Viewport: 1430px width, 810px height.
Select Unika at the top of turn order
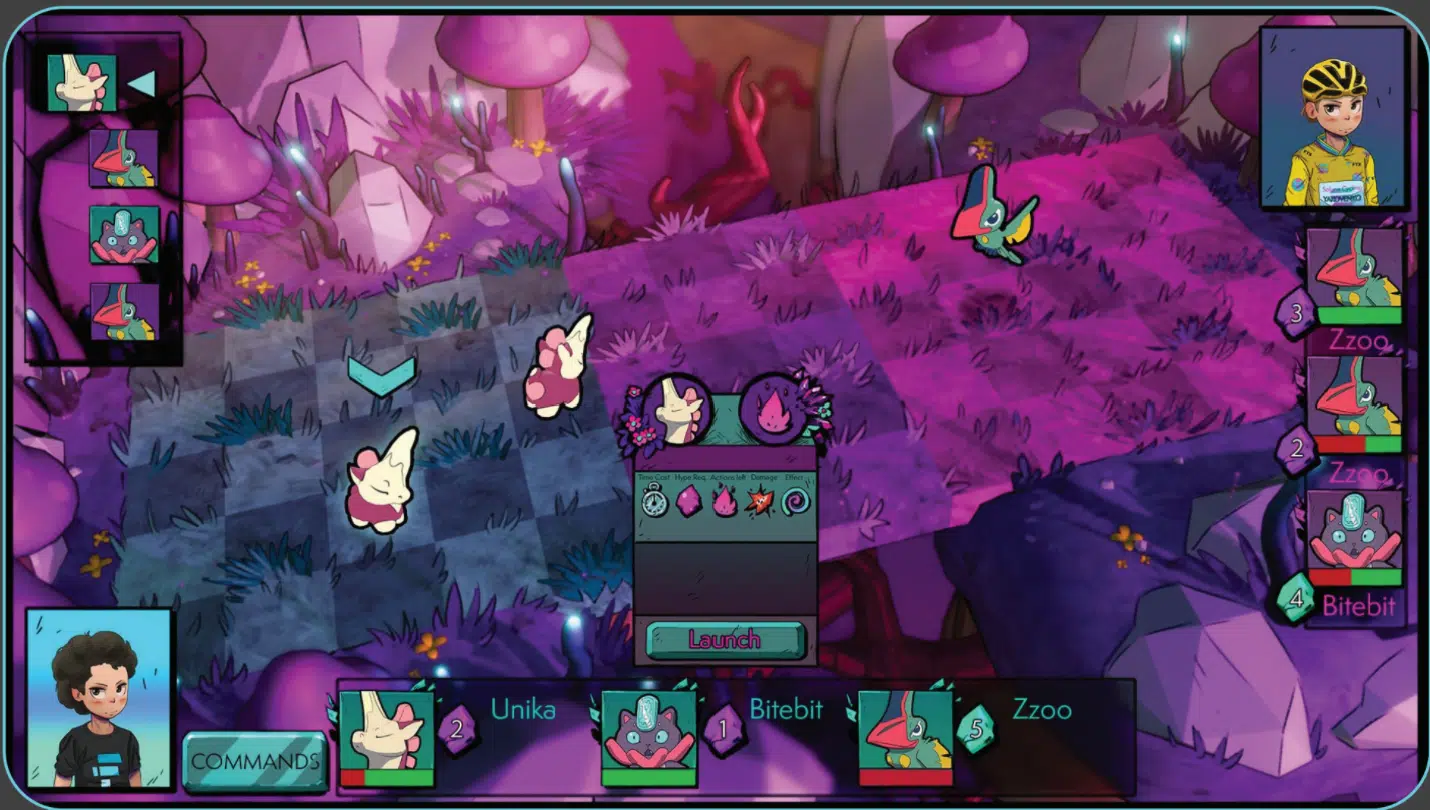tap(82, 82)
